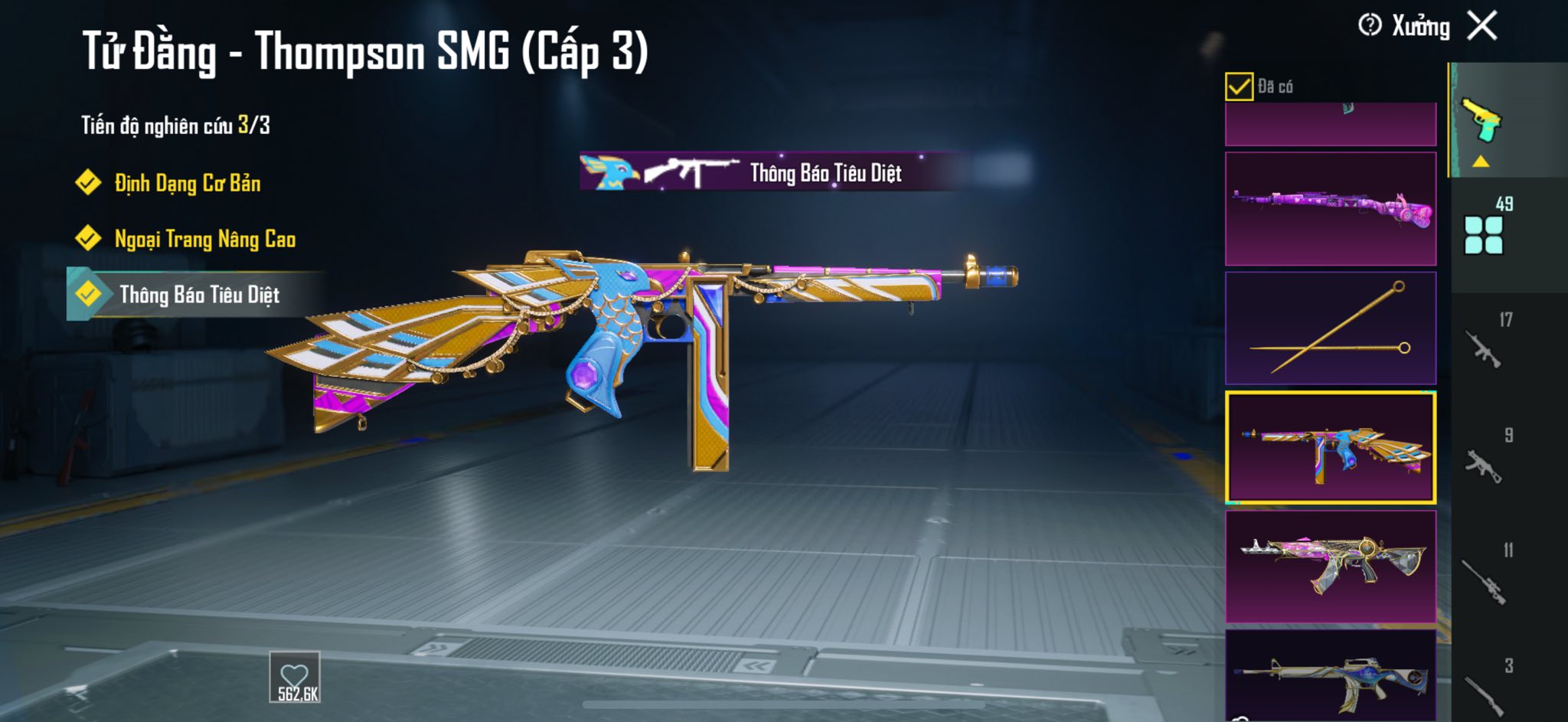Toggle the Đã có owned filter checkbox

click(x=1239, y=87)
